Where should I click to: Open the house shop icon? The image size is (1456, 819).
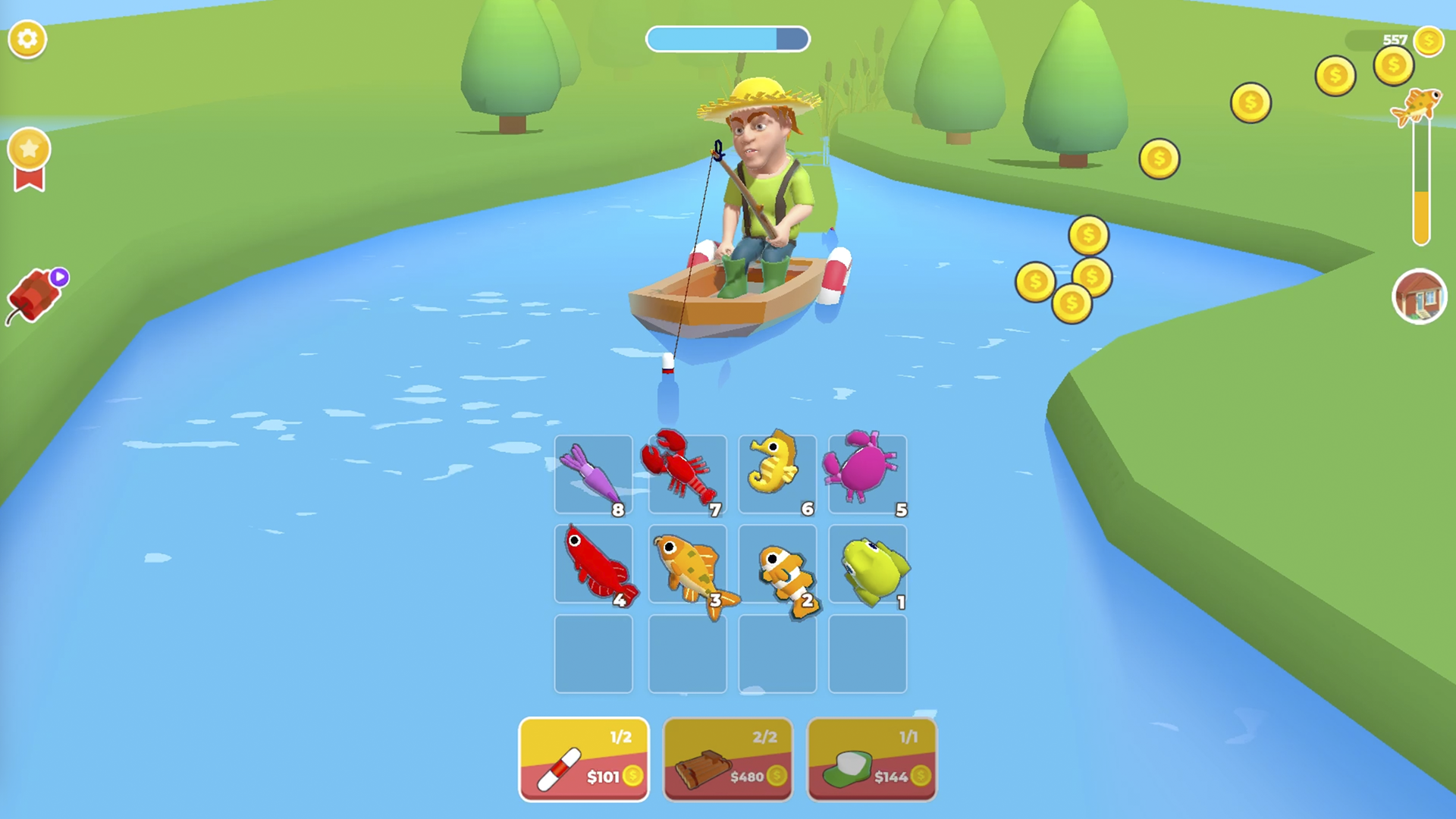point(1420,296)
